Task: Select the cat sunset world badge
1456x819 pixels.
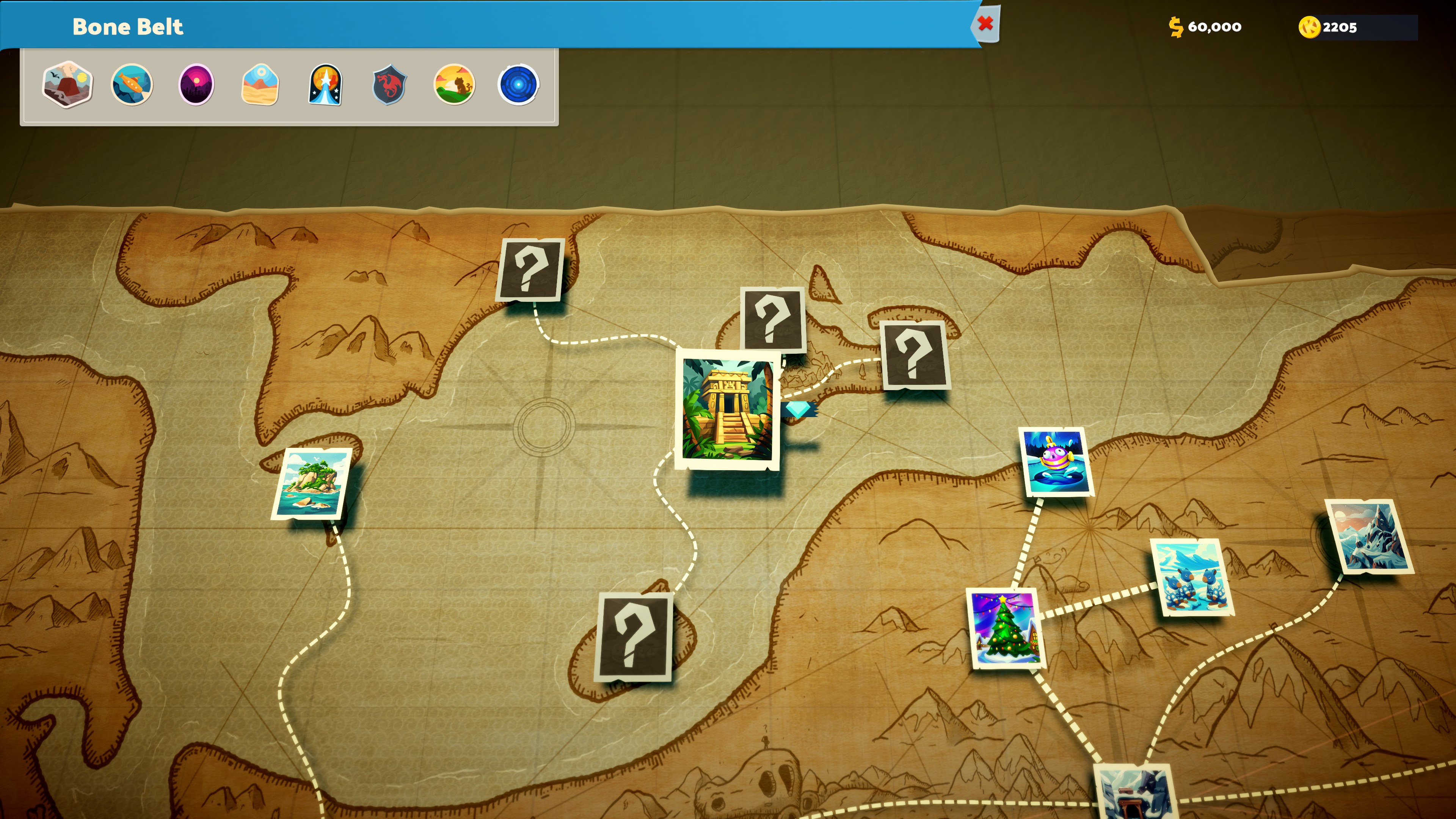Action: (x=455, y=85)
